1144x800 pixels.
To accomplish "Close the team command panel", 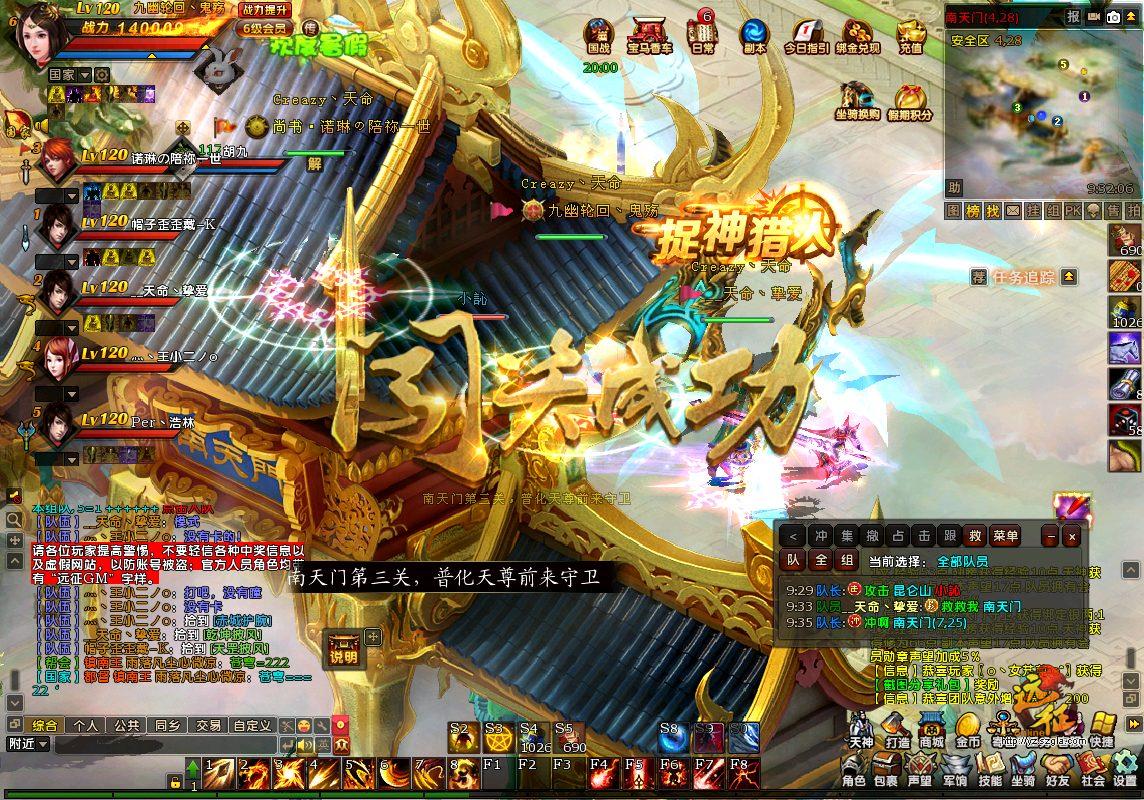I will pos(1071,536).
